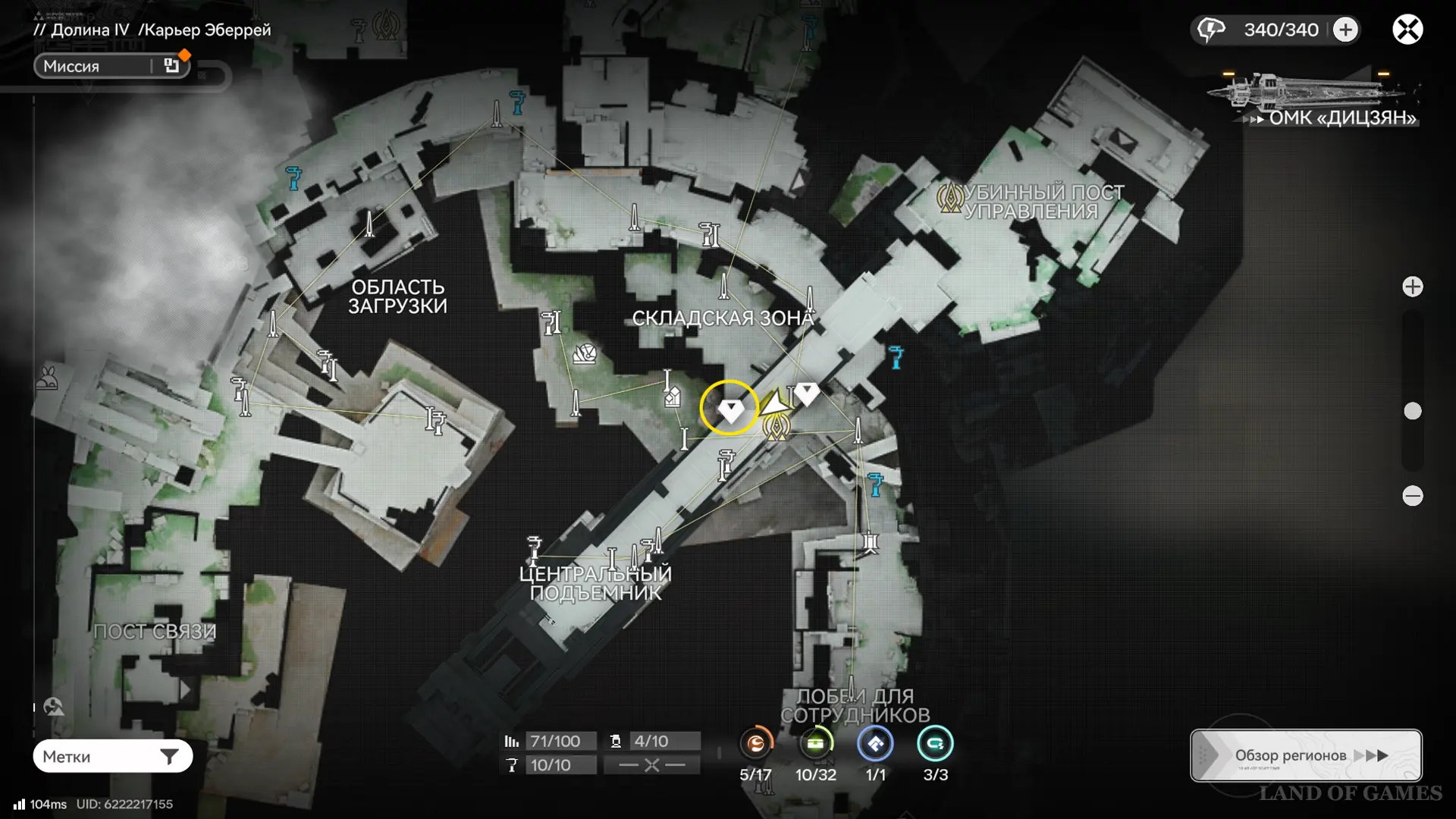The image size is (1456, 819).
Task: Click the golden fast-travel marker at Глубинный пост управления
Action: [949, 198]
